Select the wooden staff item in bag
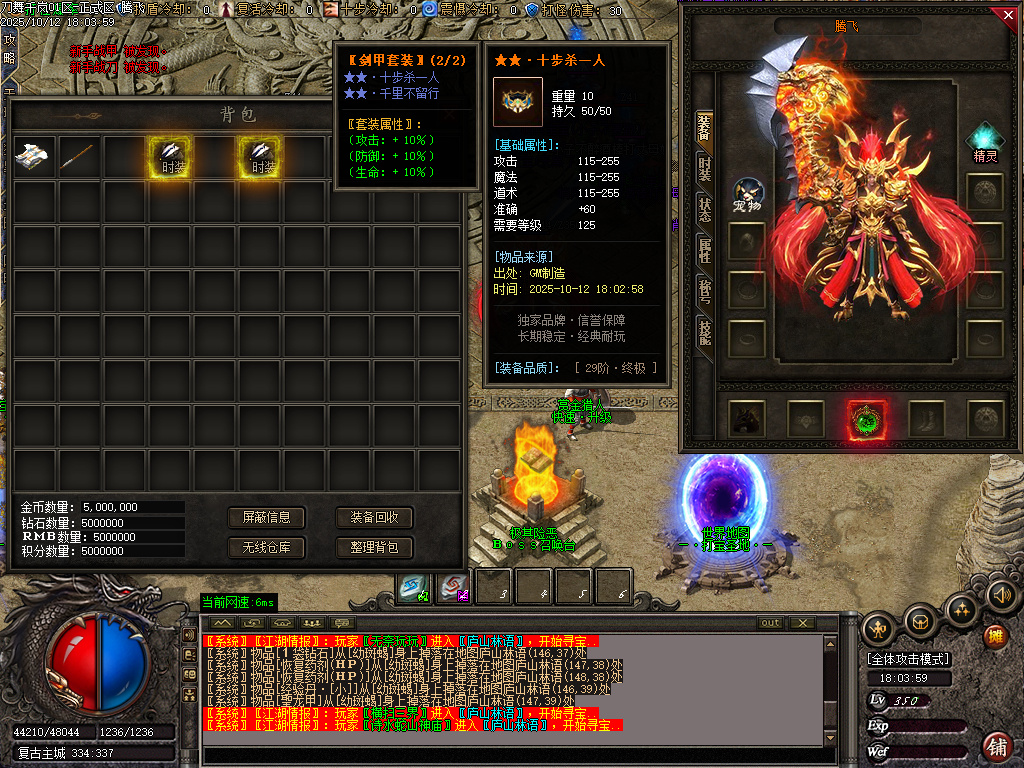1024x768 pixels. (78, 156)
